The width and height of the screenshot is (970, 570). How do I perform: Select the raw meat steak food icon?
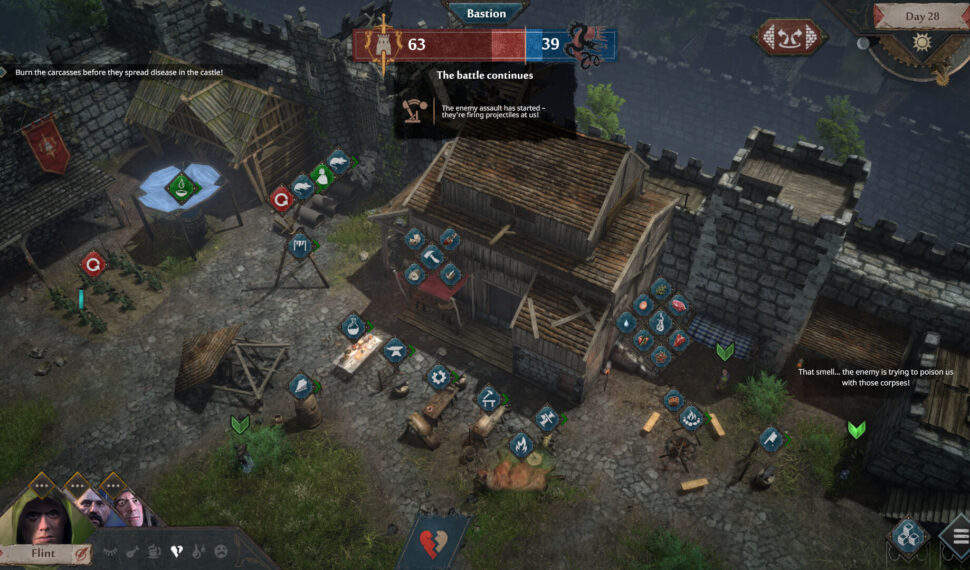pos(677,305)
